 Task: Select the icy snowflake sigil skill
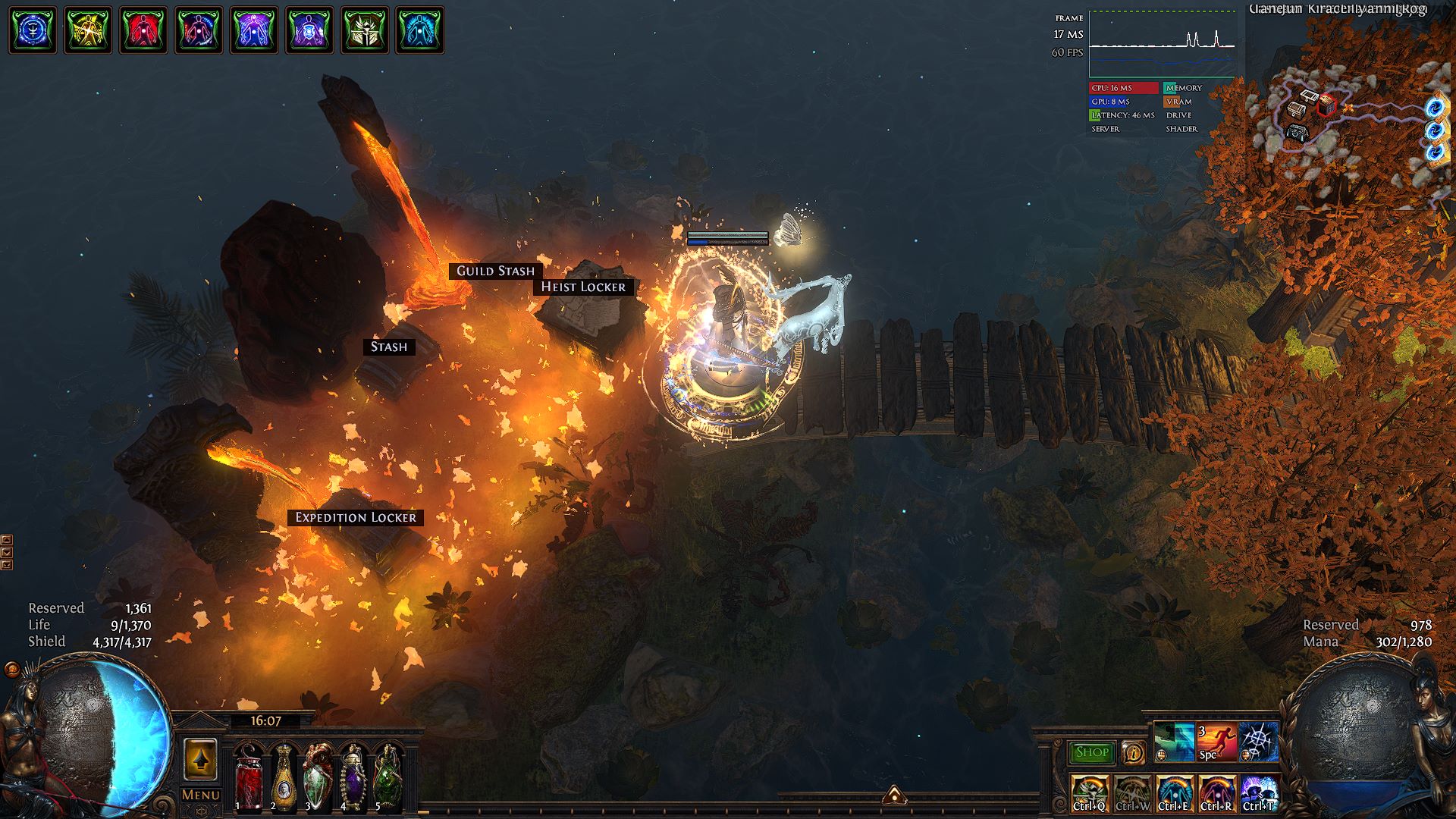[x=1258, y=742]
